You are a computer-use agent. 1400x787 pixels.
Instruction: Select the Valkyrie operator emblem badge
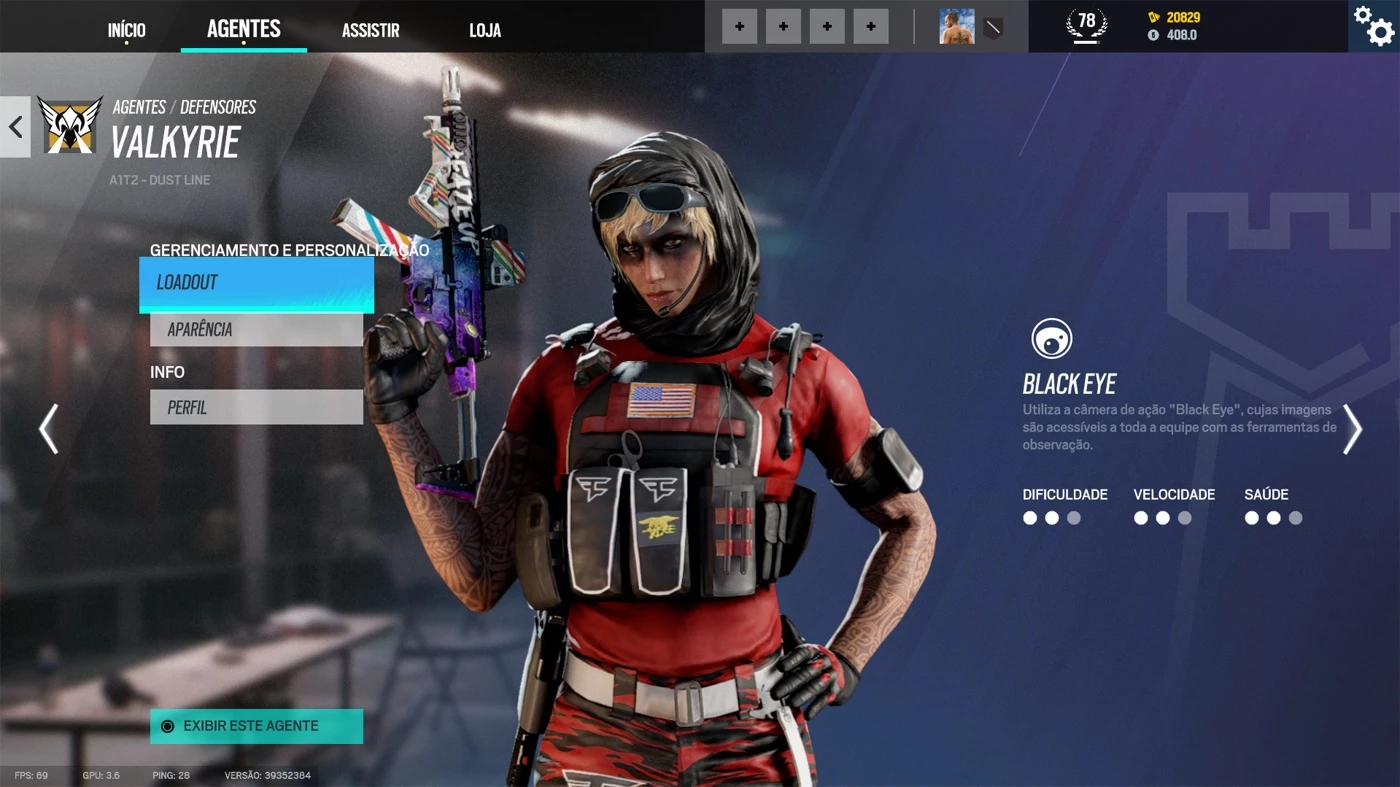69,123
